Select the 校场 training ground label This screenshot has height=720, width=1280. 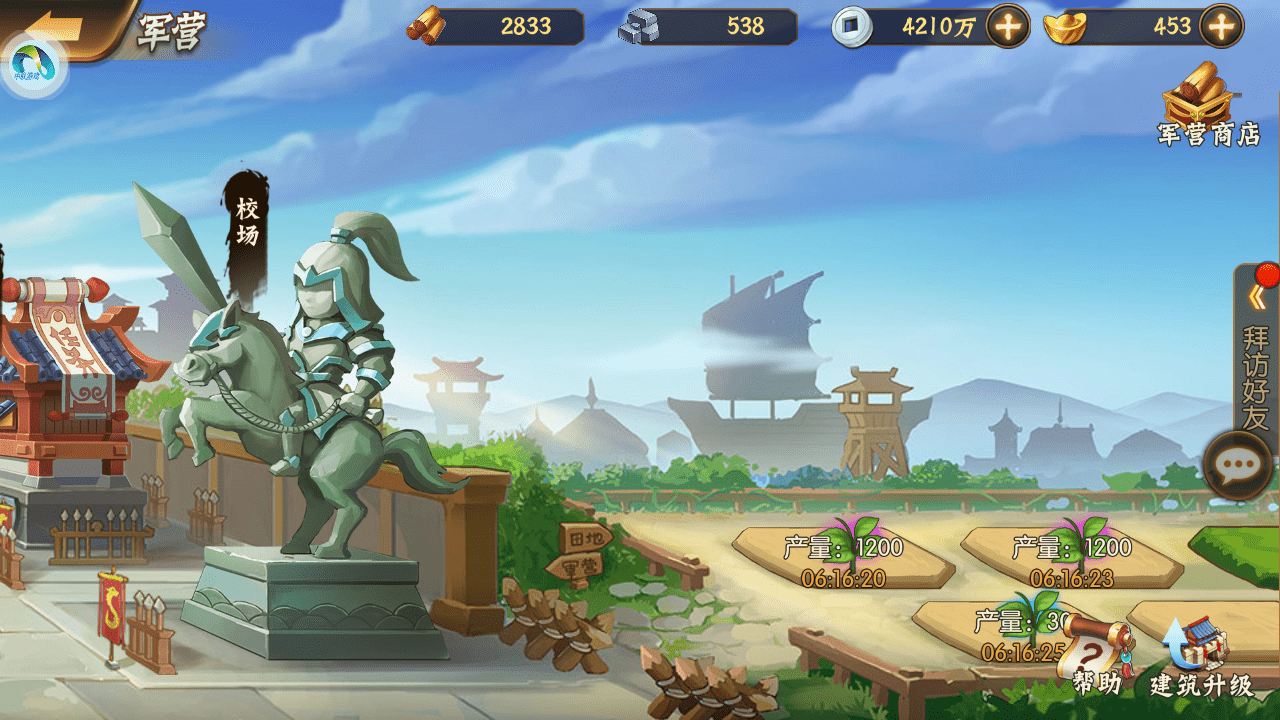[x=247, y=222]
